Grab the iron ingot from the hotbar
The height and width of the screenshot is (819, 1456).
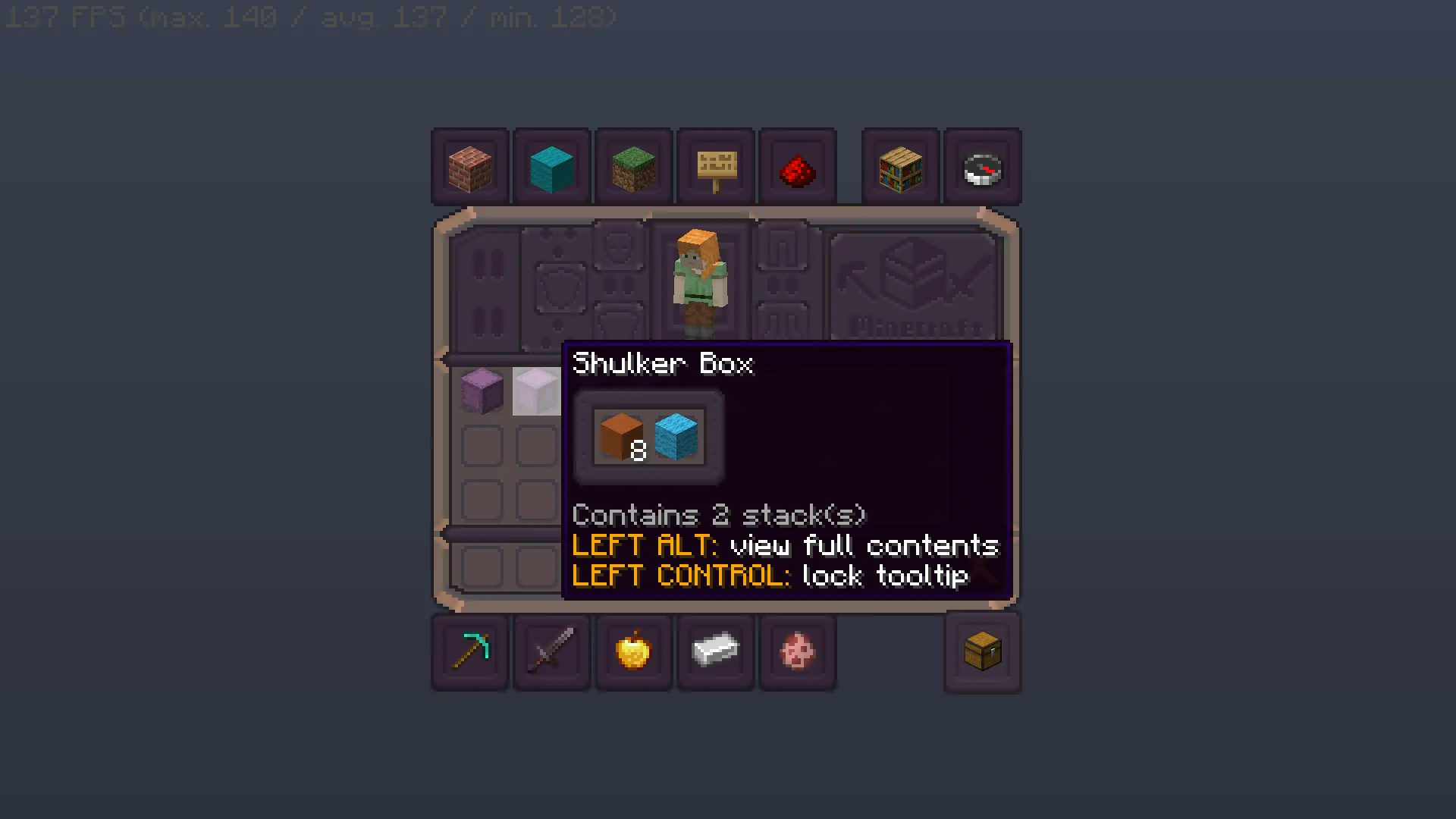[x=715, y=651]
